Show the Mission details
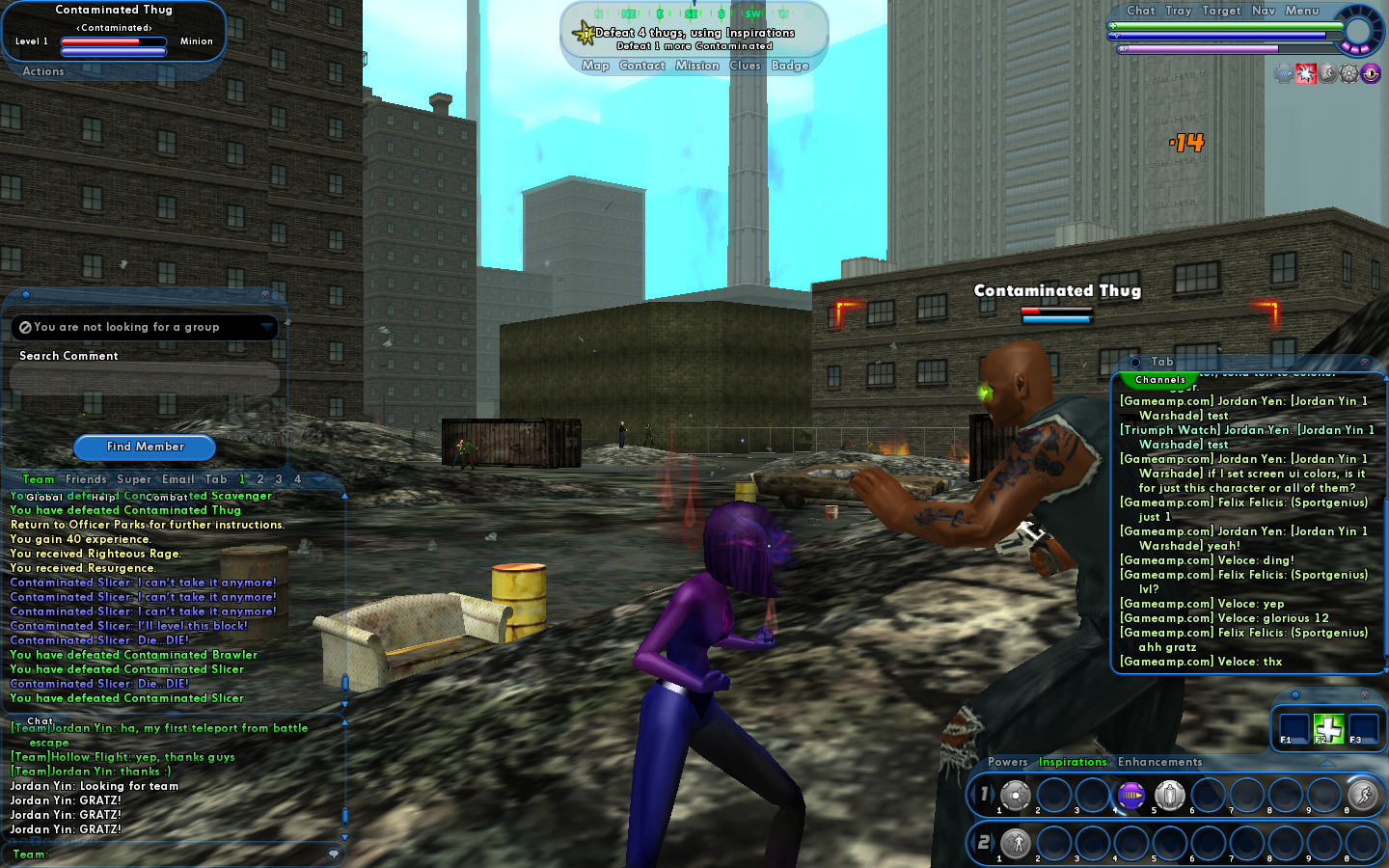Screen dimensions: 1389x868 tap(696, 66)
